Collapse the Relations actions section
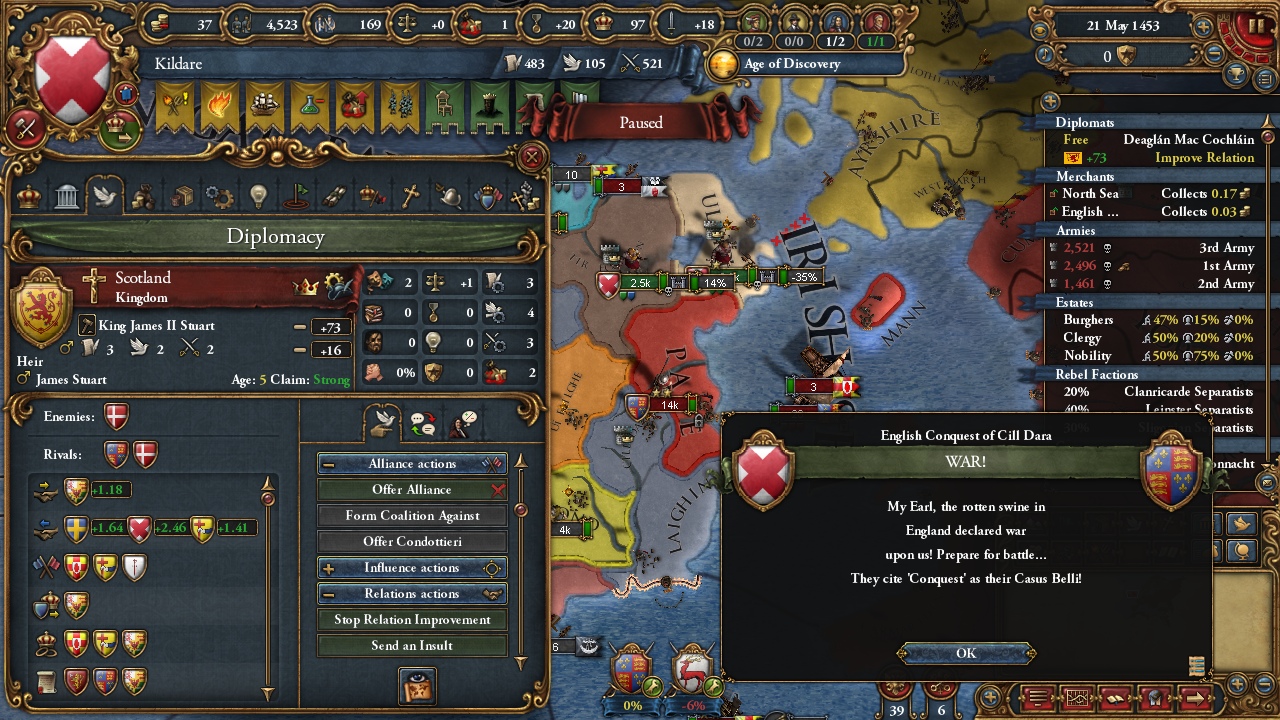 pos(329,594)
